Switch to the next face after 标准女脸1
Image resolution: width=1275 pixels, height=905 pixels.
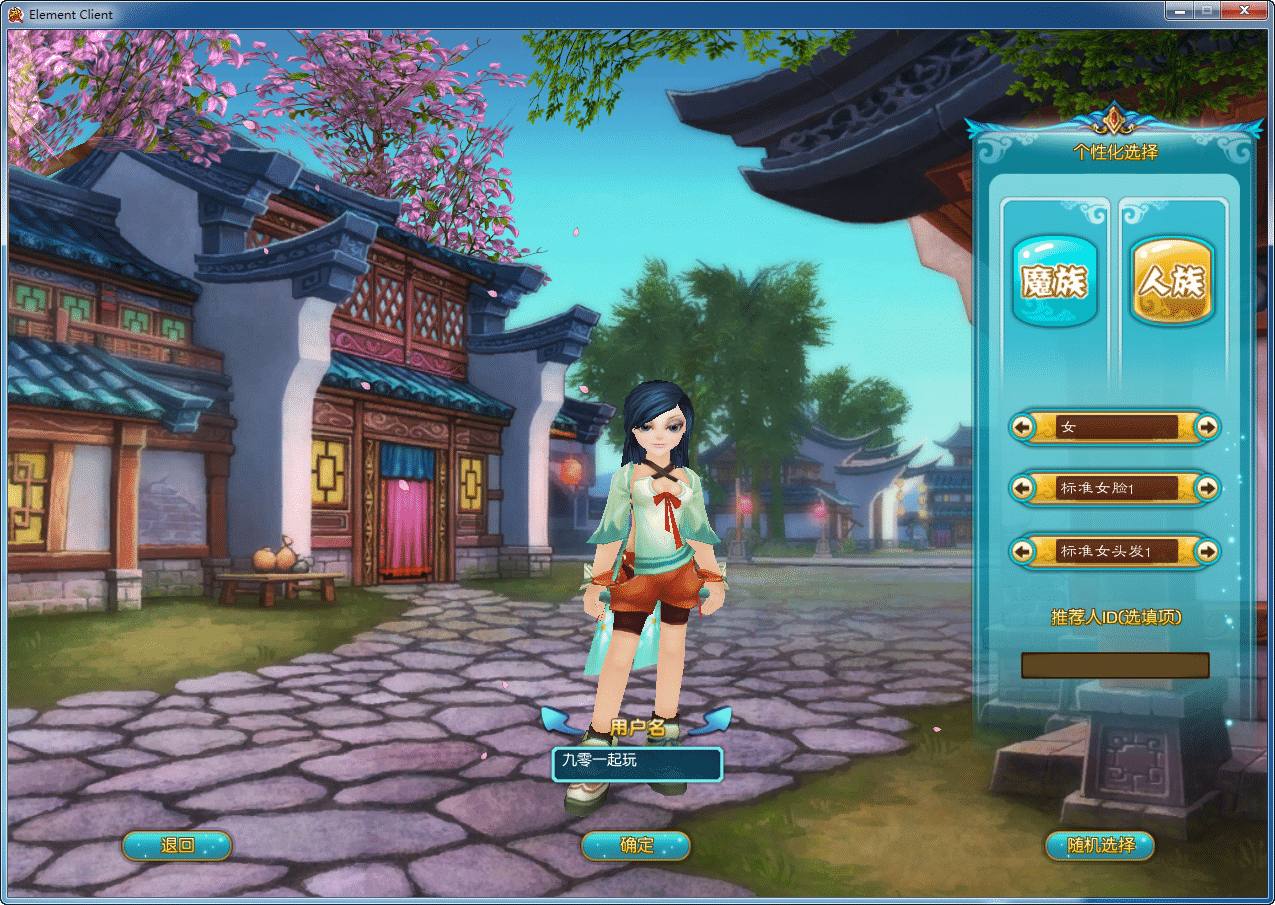pos(1208,488)
